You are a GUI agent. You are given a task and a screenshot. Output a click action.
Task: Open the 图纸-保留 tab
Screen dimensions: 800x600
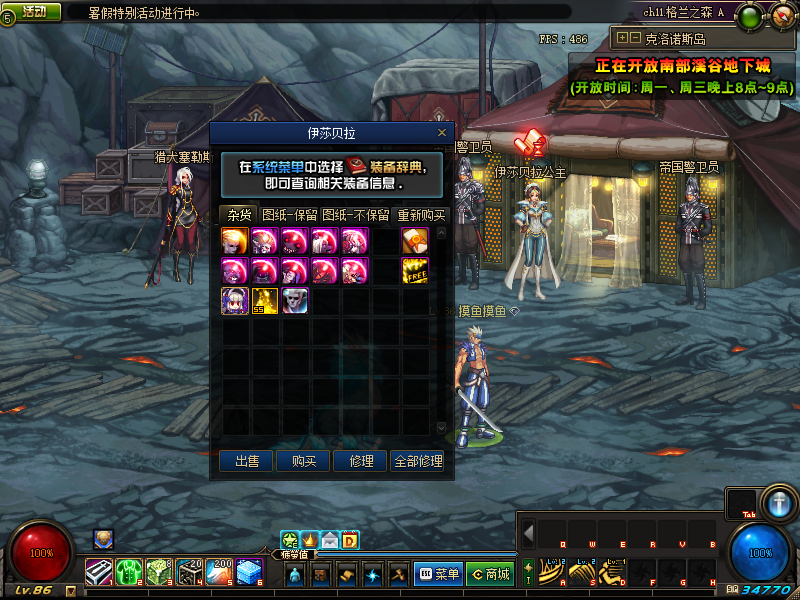[289, 215]
